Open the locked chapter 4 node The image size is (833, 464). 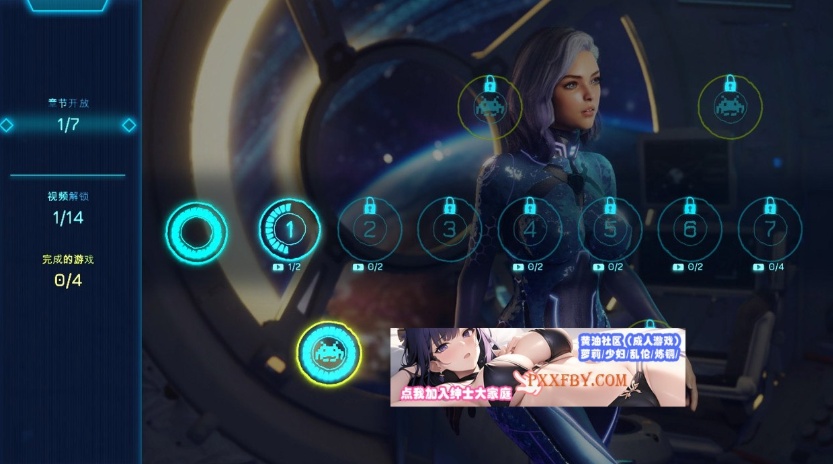(530, 230)
